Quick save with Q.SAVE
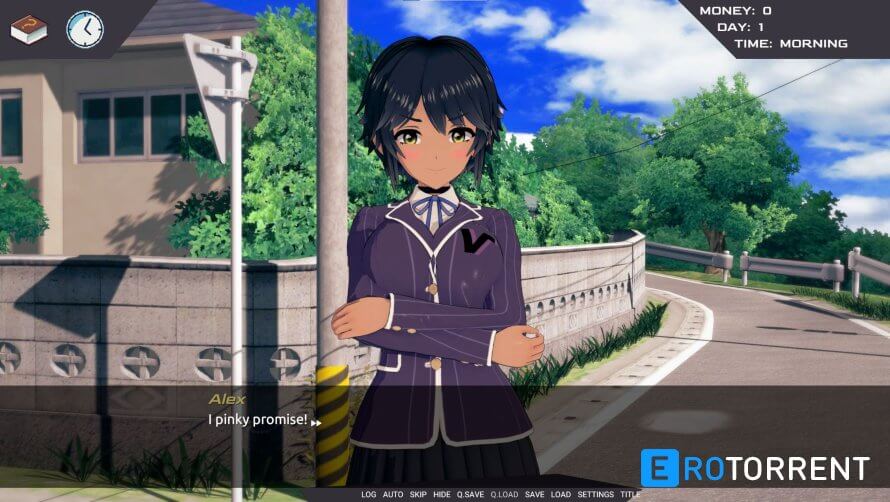This screenshot has height=502, width=890. coord(471,495)
